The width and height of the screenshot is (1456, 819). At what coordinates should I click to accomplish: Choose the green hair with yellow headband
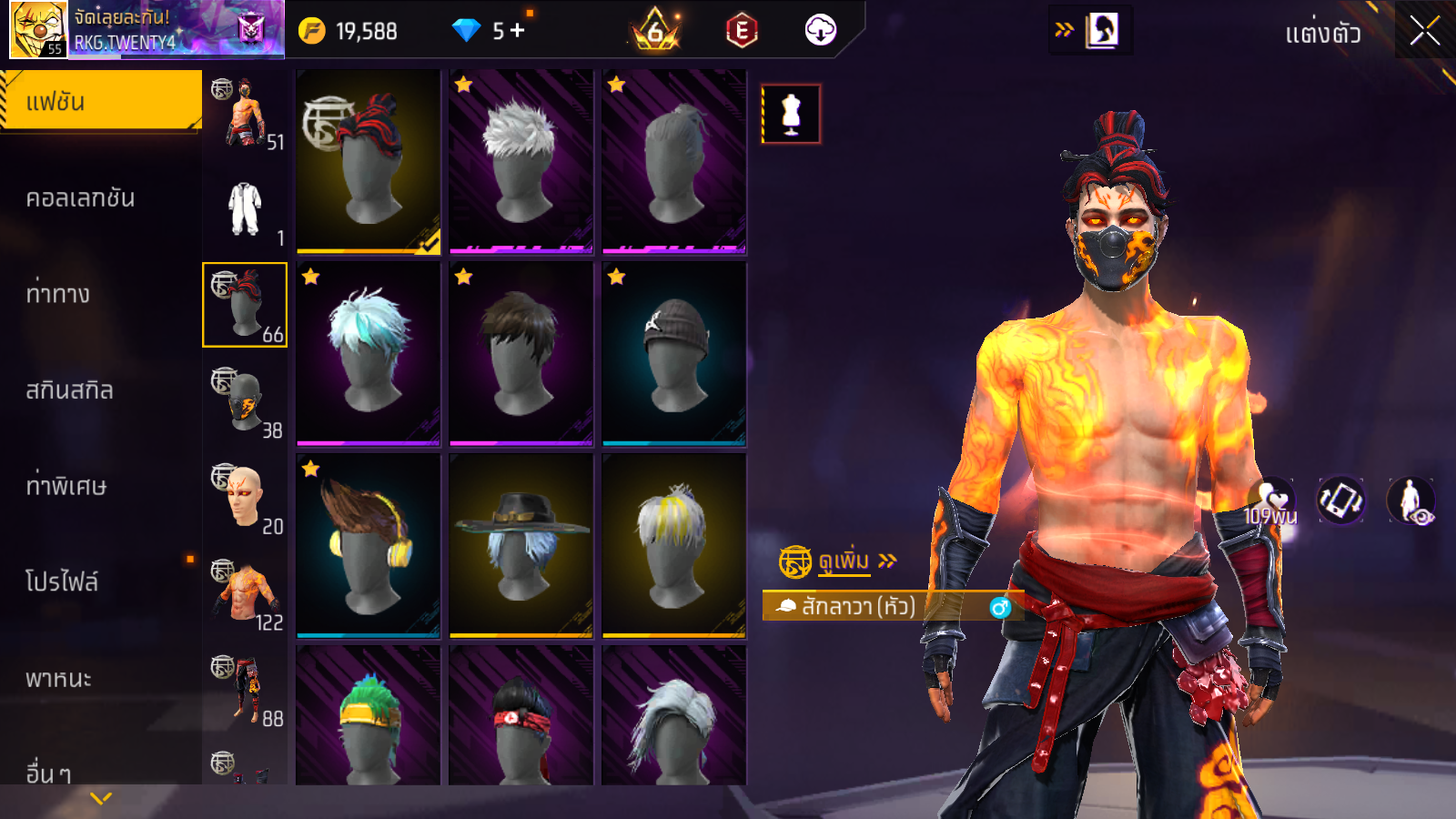coord(369,715)
